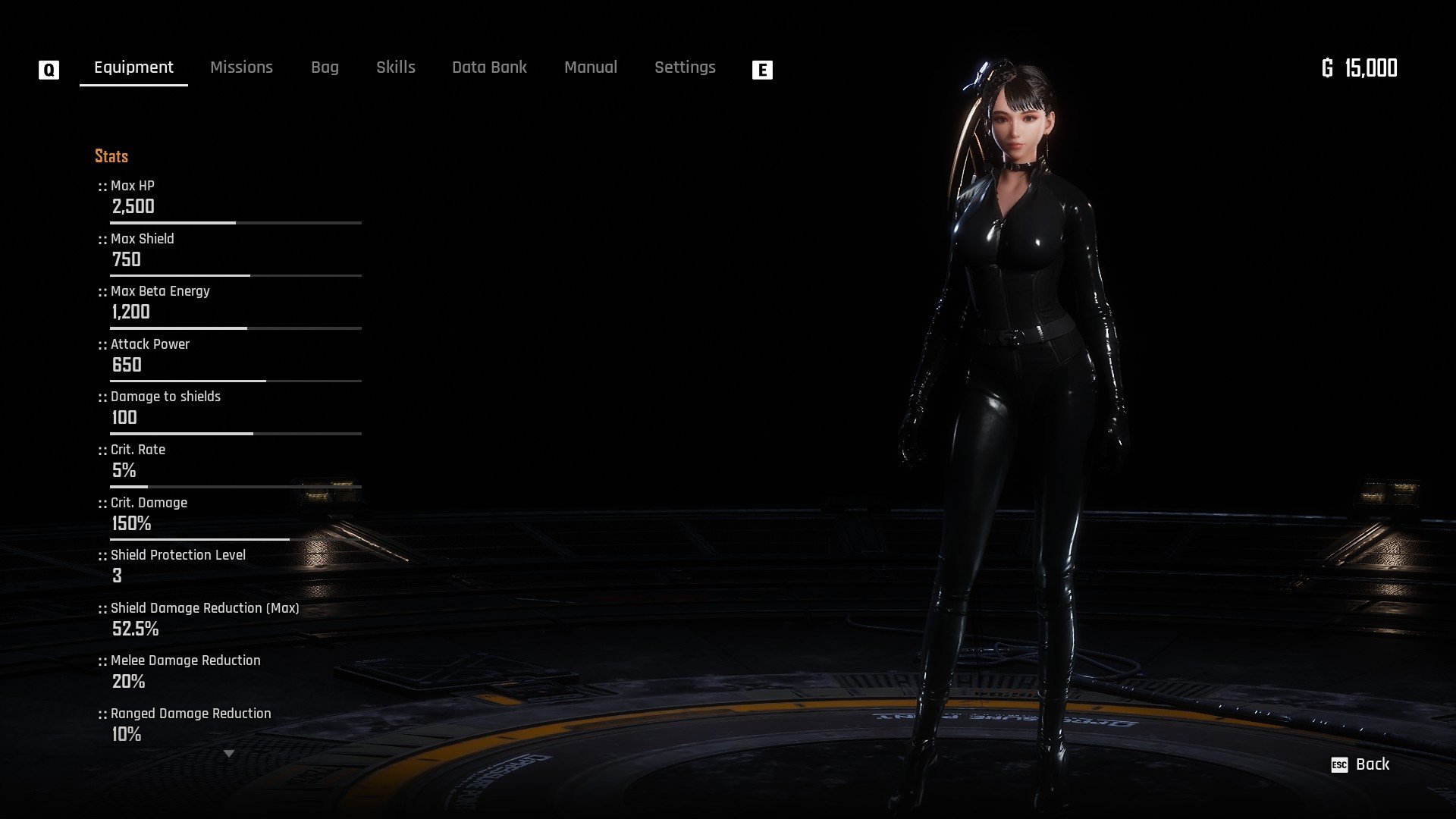The height and width of the screenshot is (819, 1456).
Task: Open the Missions tab
Action: coord(241,67)
